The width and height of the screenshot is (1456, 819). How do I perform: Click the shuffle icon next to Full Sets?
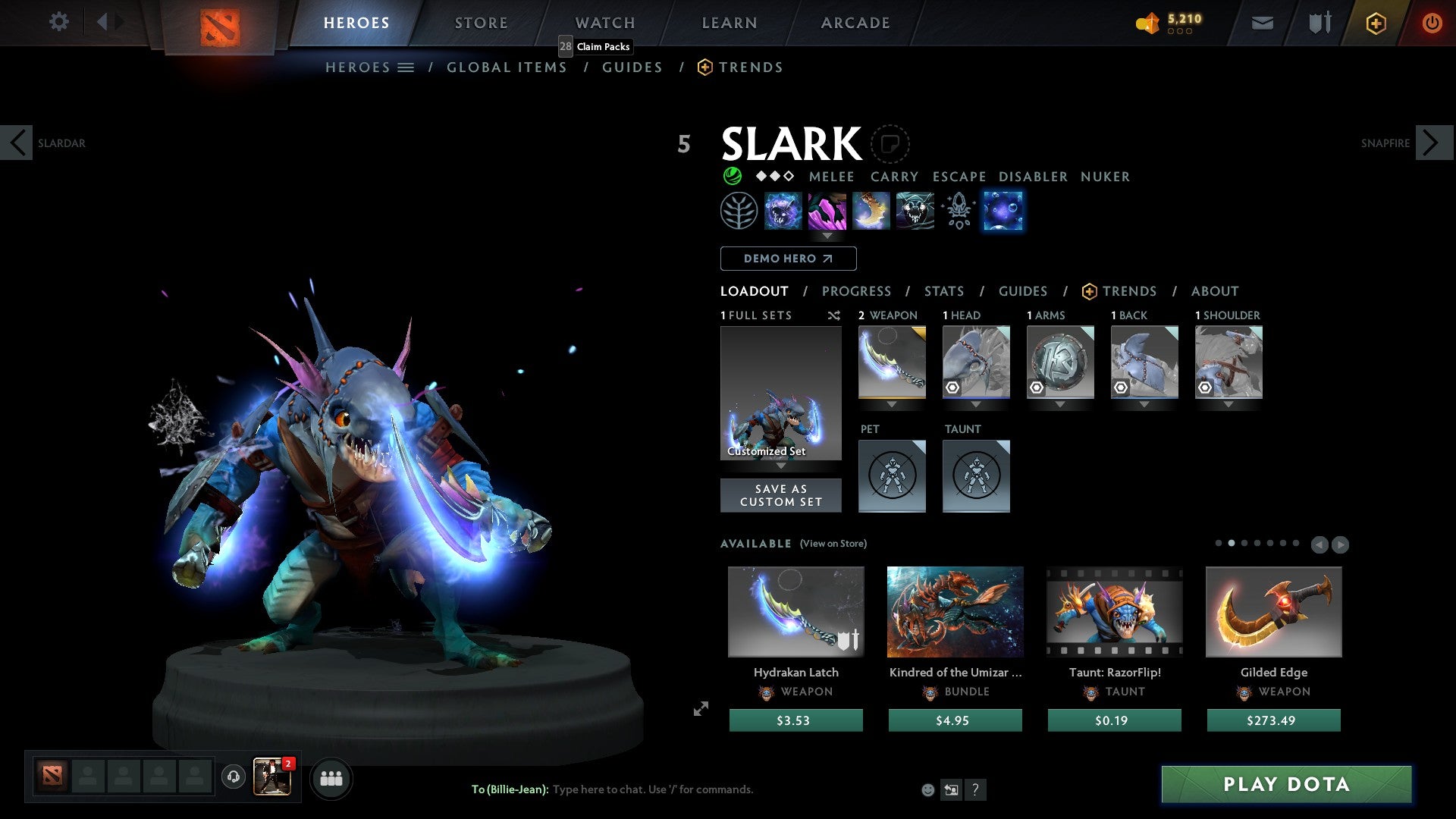click(834, 315)
